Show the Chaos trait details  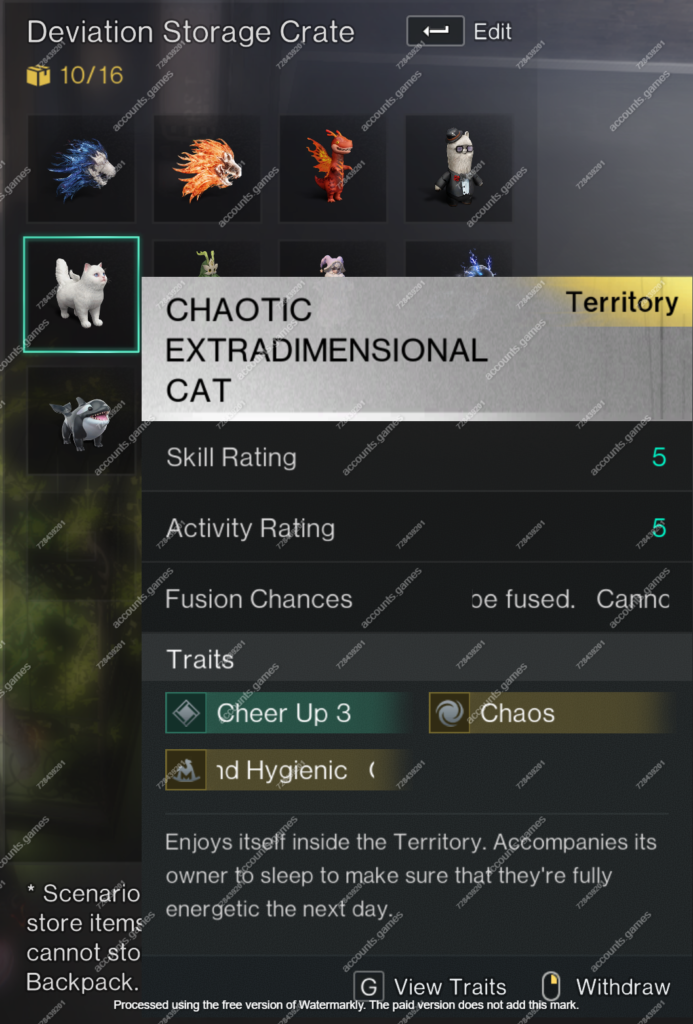point(549,713)
